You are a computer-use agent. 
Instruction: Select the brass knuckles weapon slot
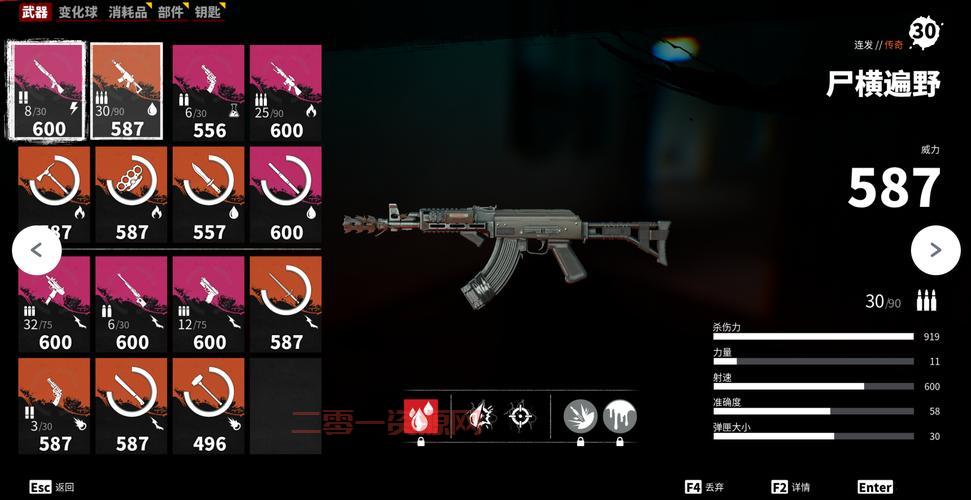(x=132, y=195)
